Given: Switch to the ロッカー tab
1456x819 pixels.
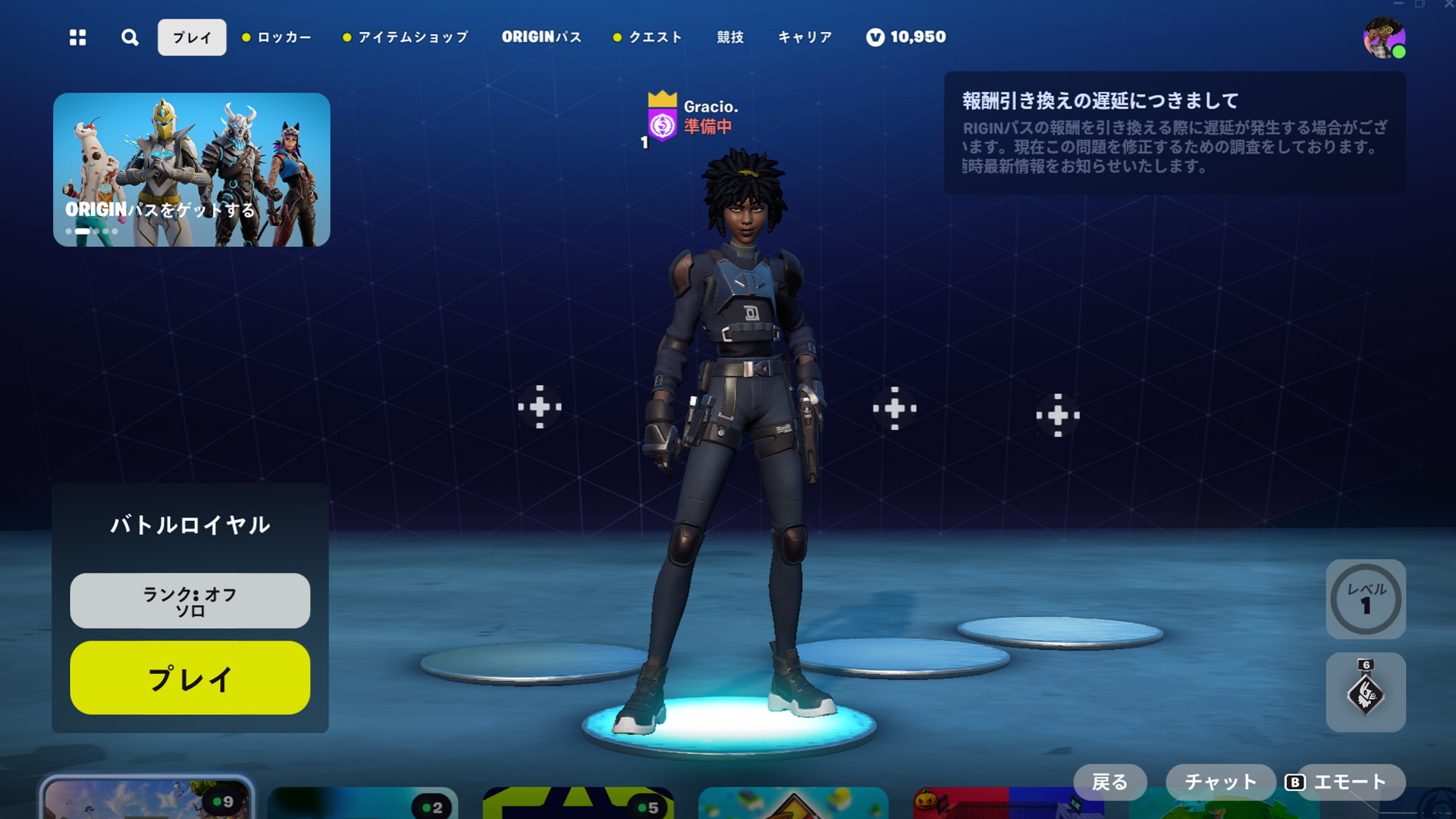Looking at the screenshot, I should tap(282, 36).
